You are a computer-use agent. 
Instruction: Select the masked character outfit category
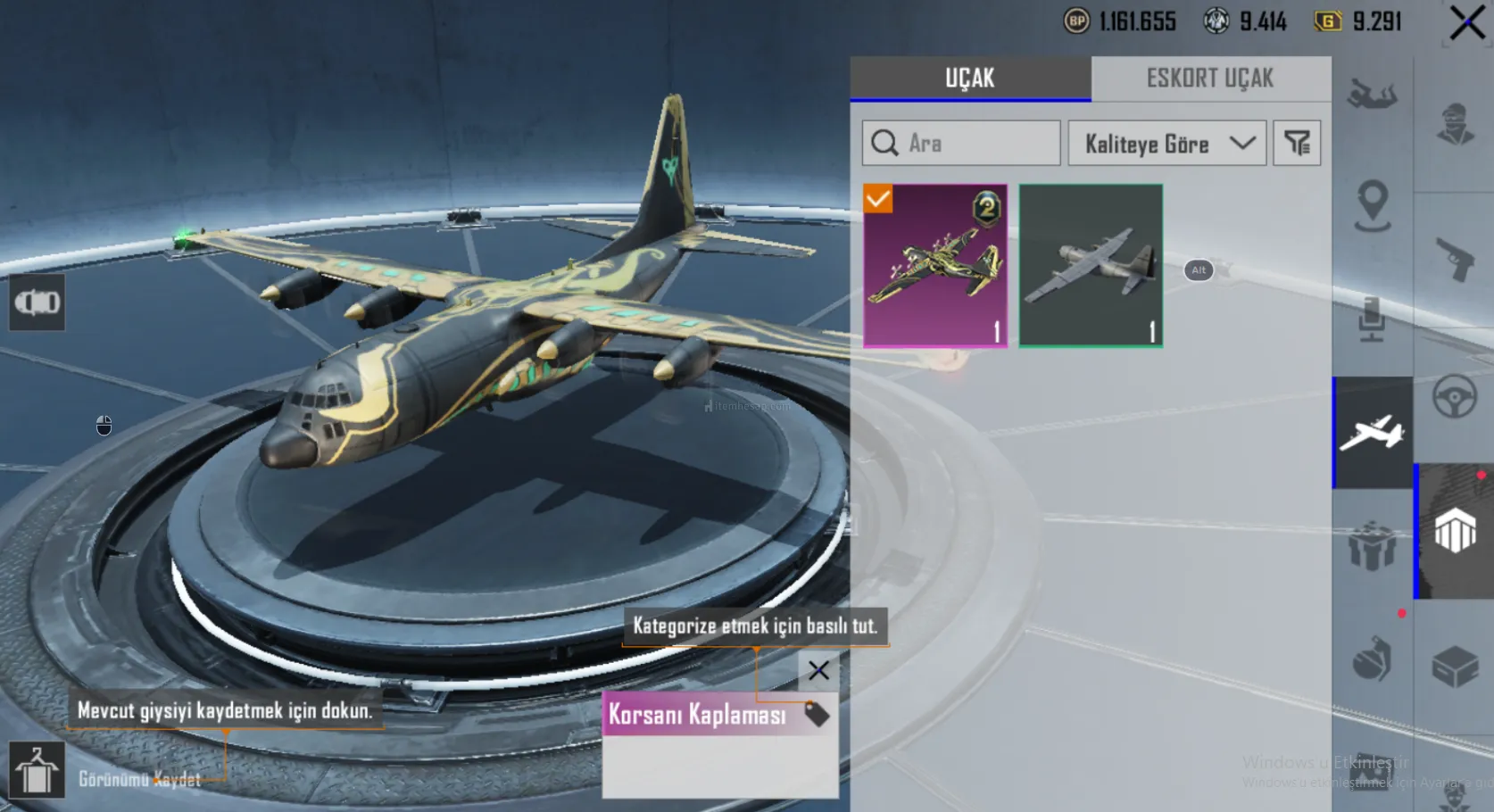[1455, 123]
